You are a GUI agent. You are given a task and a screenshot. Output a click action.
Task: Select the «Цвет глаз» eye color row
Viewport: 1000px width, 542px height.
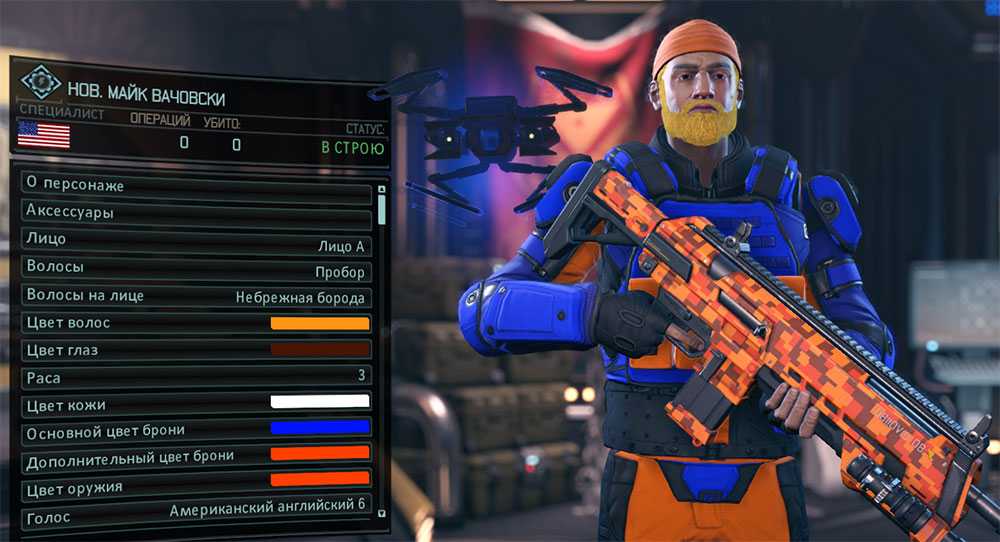196,350
